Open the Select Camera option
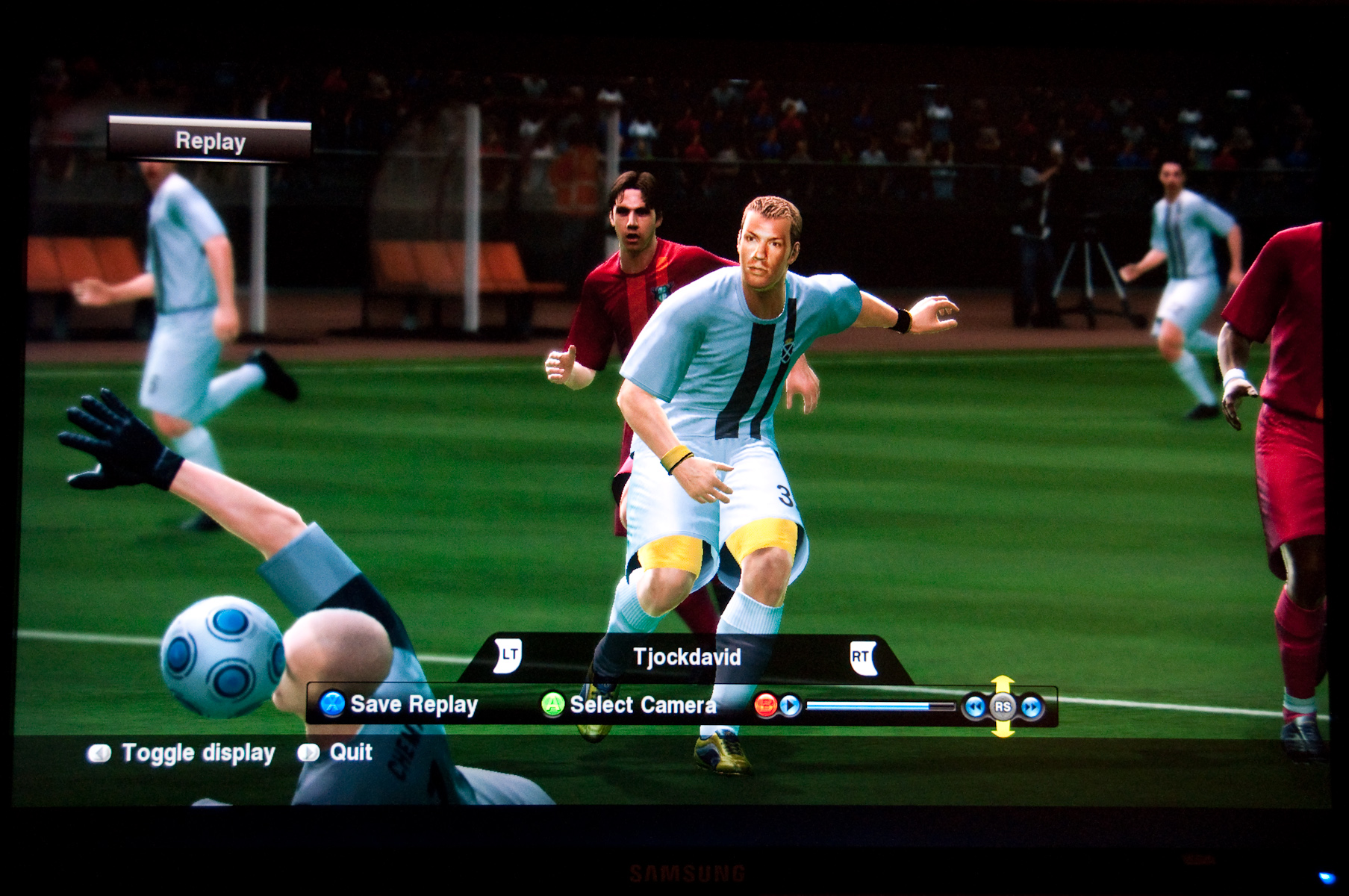Image resolution: width=1349 pixels, height=896 pixels. coord(629,705)
